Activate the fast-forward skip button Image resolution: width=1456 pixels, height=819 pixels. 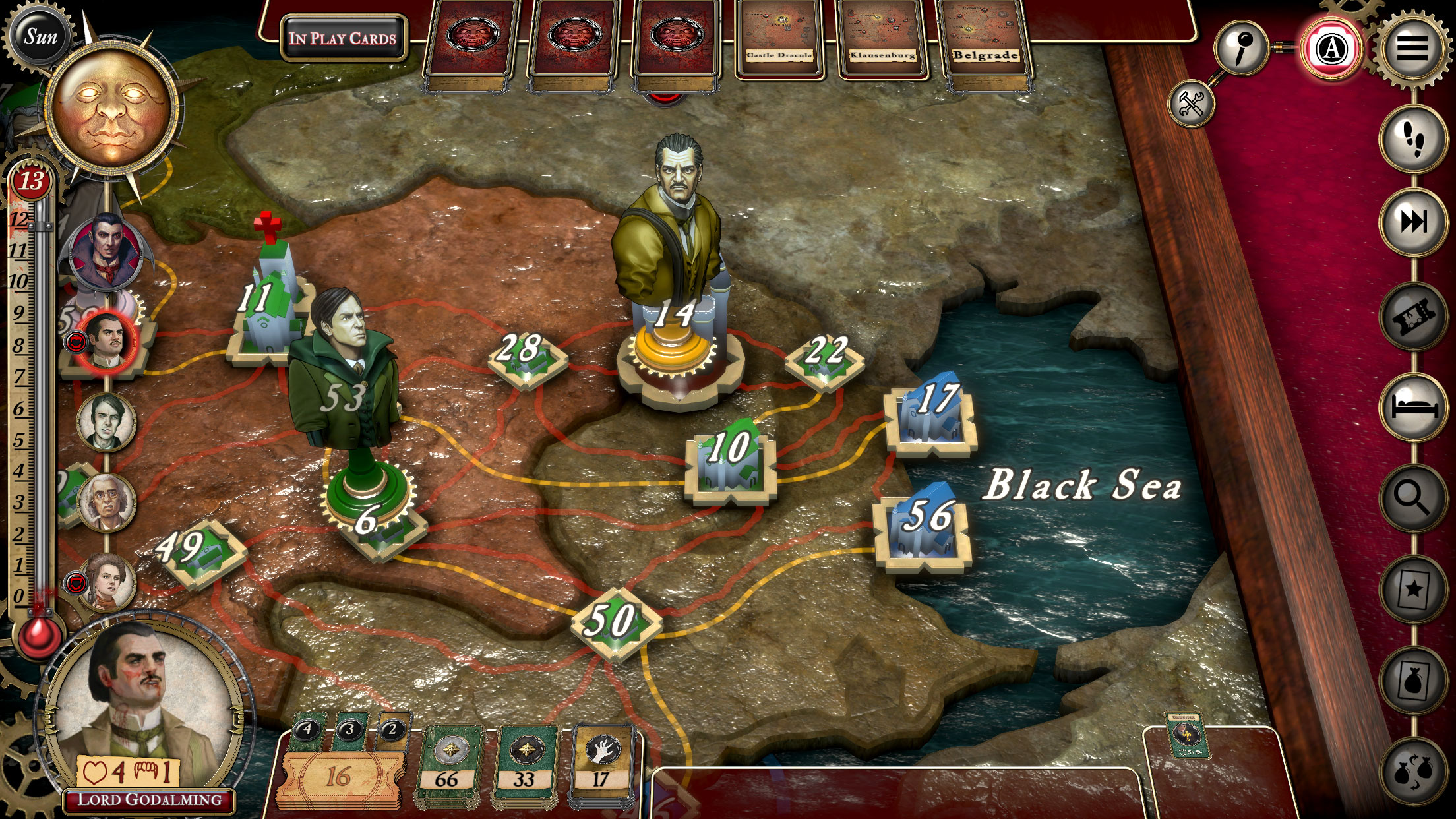pyautogui.click(x=1412, y=222)
